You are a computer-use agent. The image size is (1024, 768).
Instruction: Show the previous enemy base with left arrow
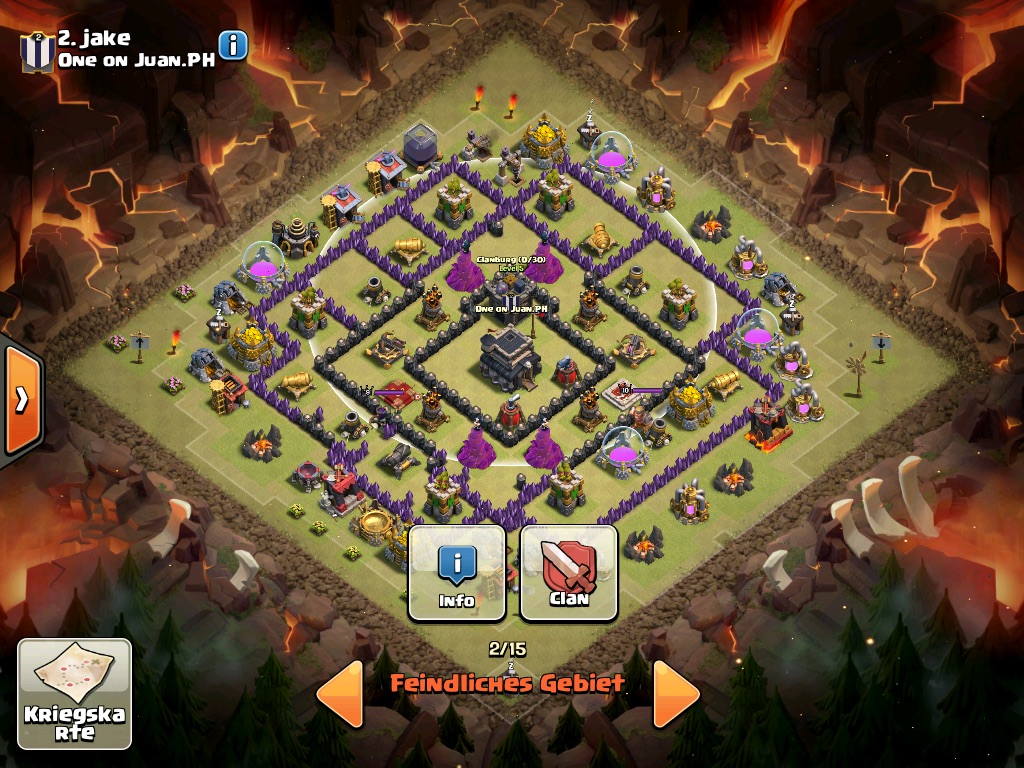point(340,692)
